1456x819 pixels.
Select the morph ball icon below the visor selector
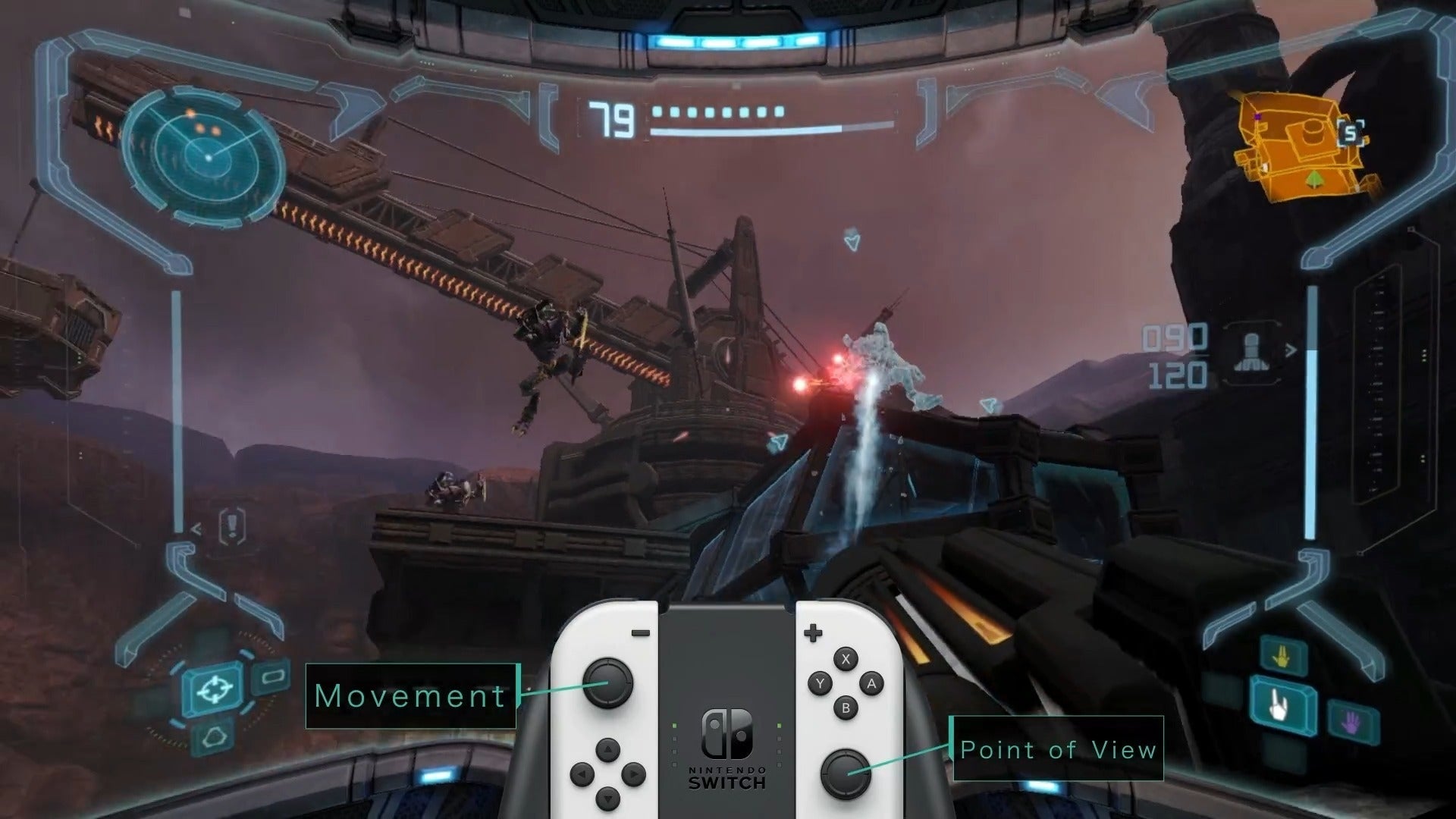pyautogui.click(x=213, y=738)
